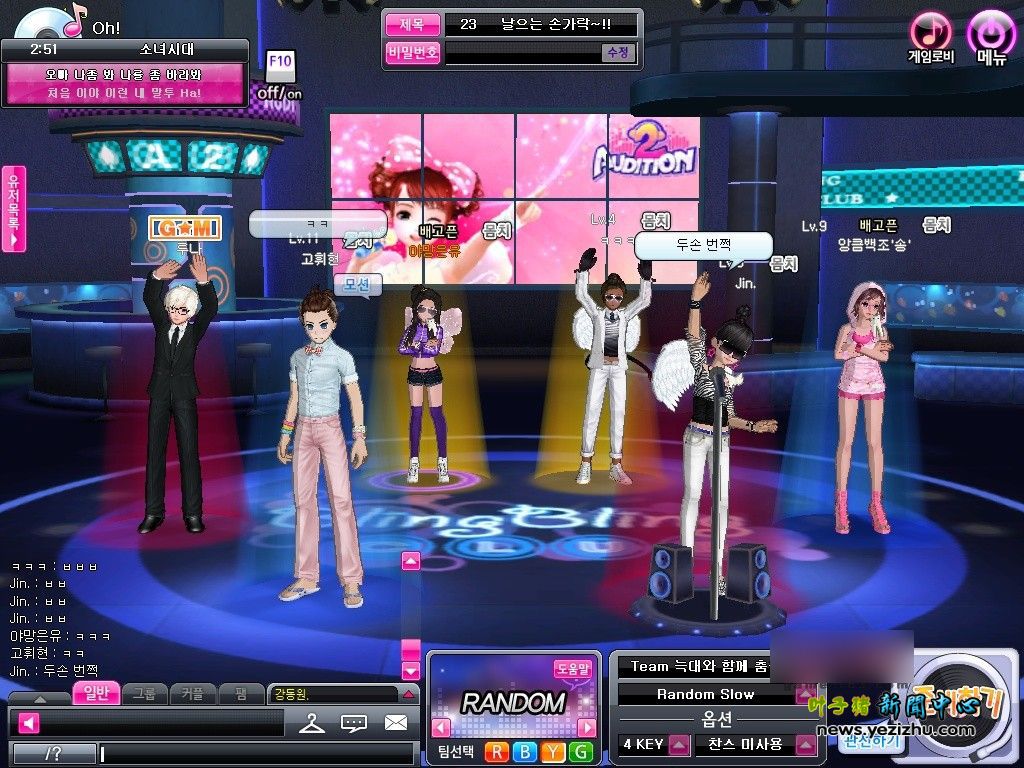This screenshot has height=768, width=1024.
Task: Switch to the 일반 chat tab
Action: pos(95,693)
